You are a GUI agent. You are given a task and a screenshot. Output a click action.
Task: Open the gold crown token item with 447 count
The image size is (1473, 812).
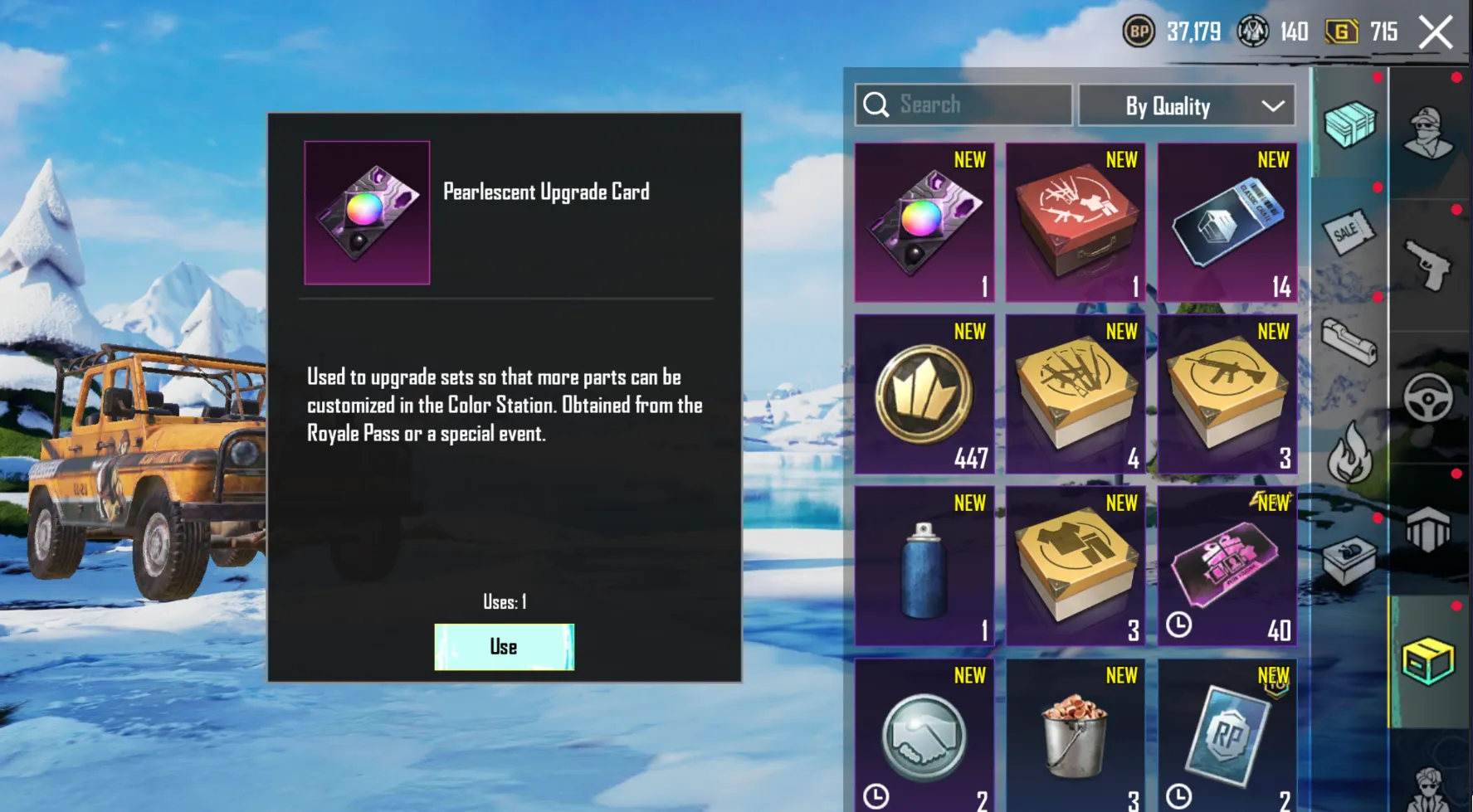[924, 394]
